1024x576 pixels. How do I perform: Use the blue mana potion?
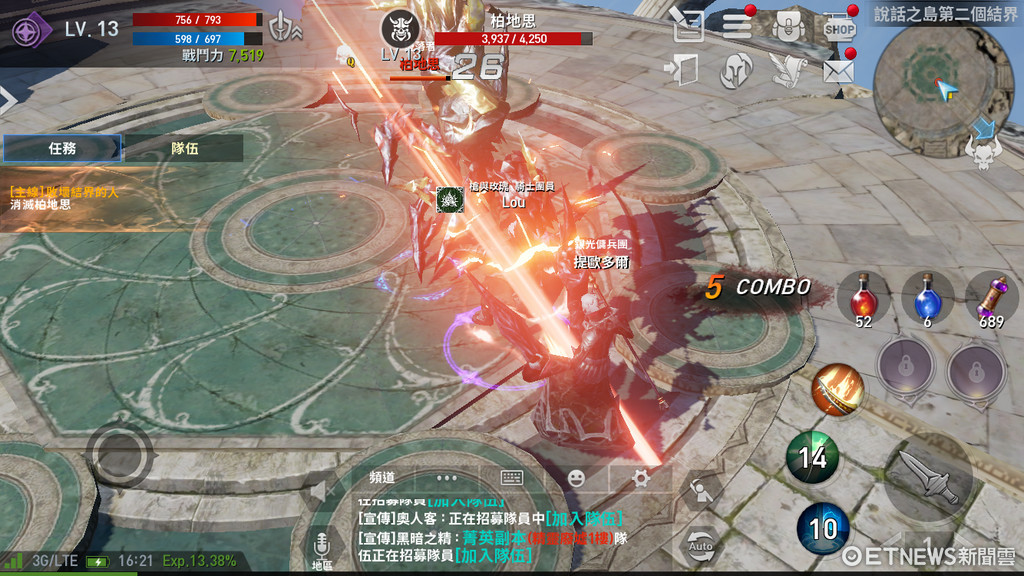pyautogui.click(x=927, y=297)
